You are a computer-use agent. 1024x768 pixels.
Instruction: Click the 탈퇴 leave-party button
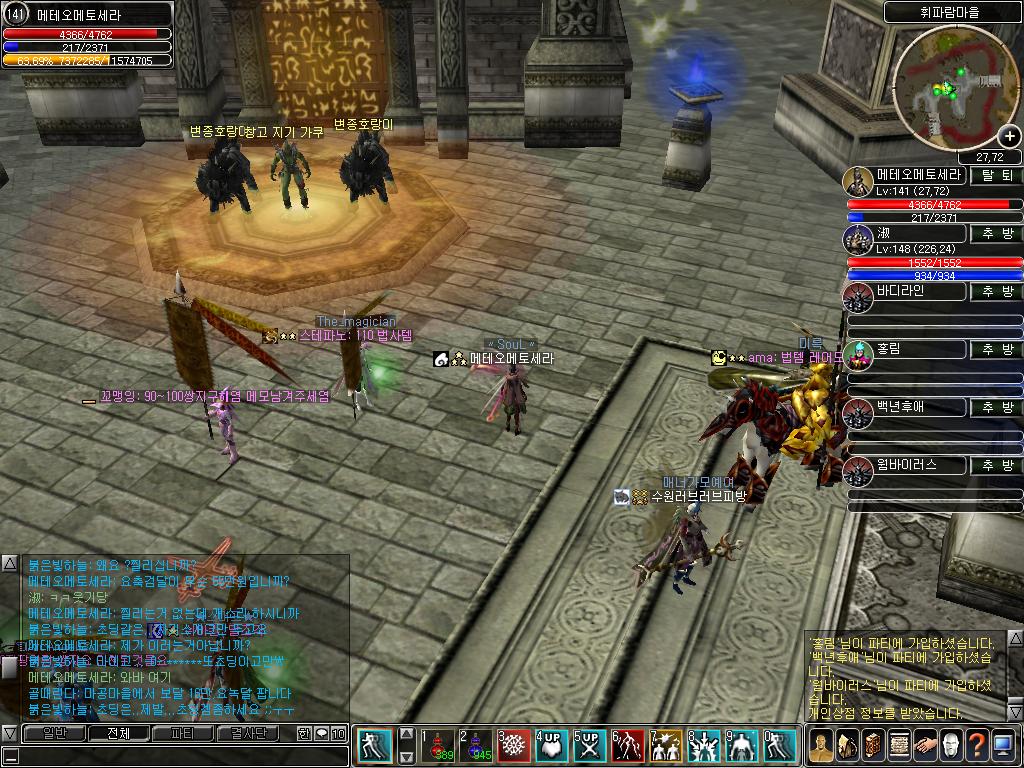click(996, 176)
